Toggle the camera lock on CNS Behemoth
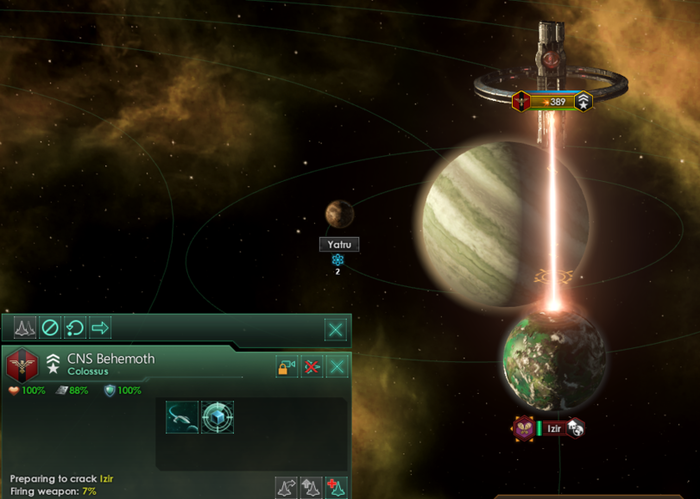Image resolution: width=700 pixels, height=499 pixels. tap(287, 367)
